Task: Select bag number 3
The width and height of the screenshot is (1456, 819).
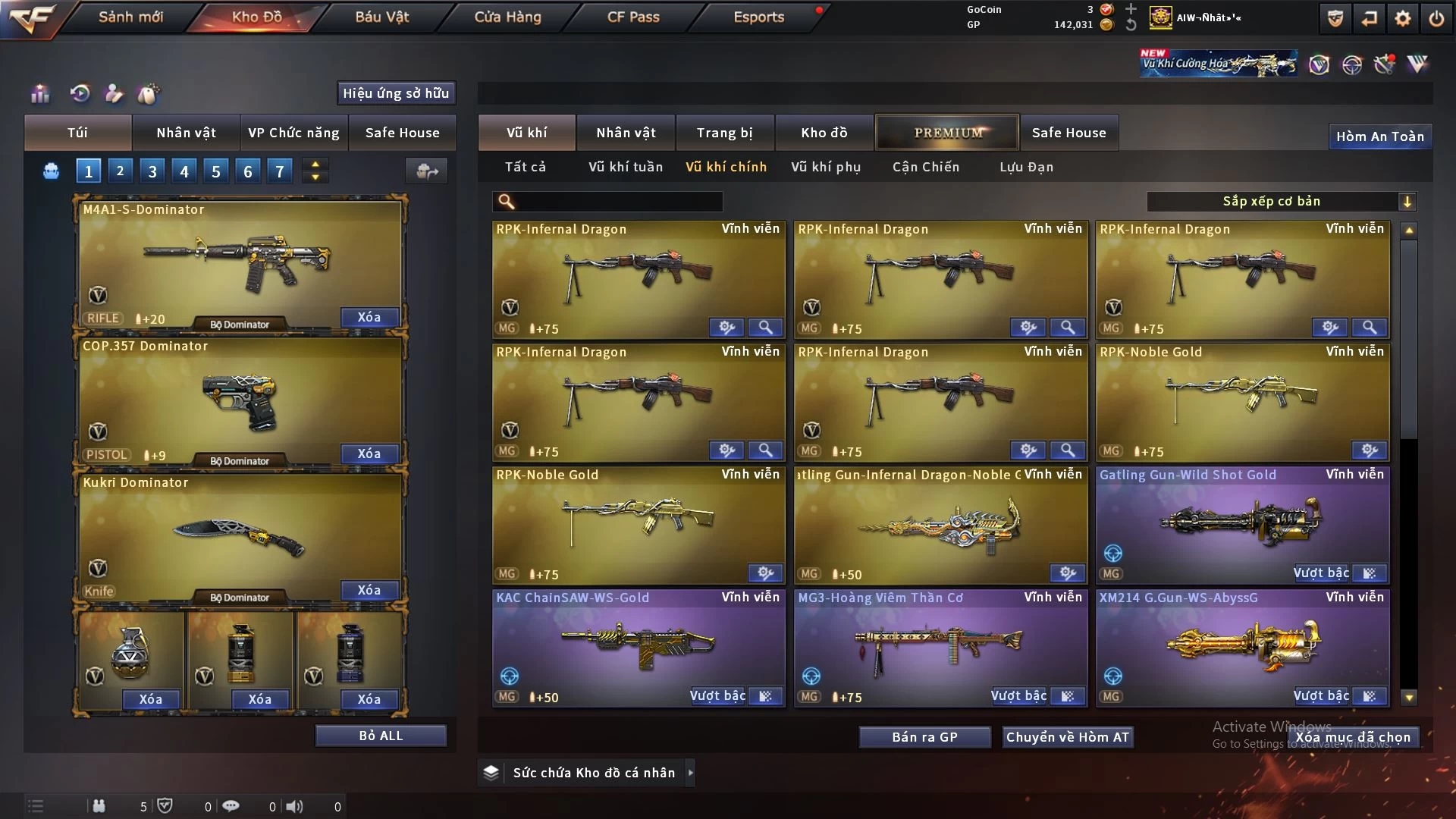Action: click(x=152, y=171)
